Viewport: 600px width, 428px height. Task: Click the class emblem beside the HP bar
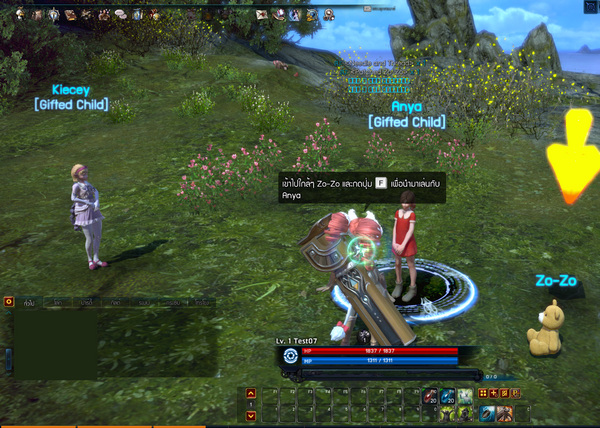[290, 355]
